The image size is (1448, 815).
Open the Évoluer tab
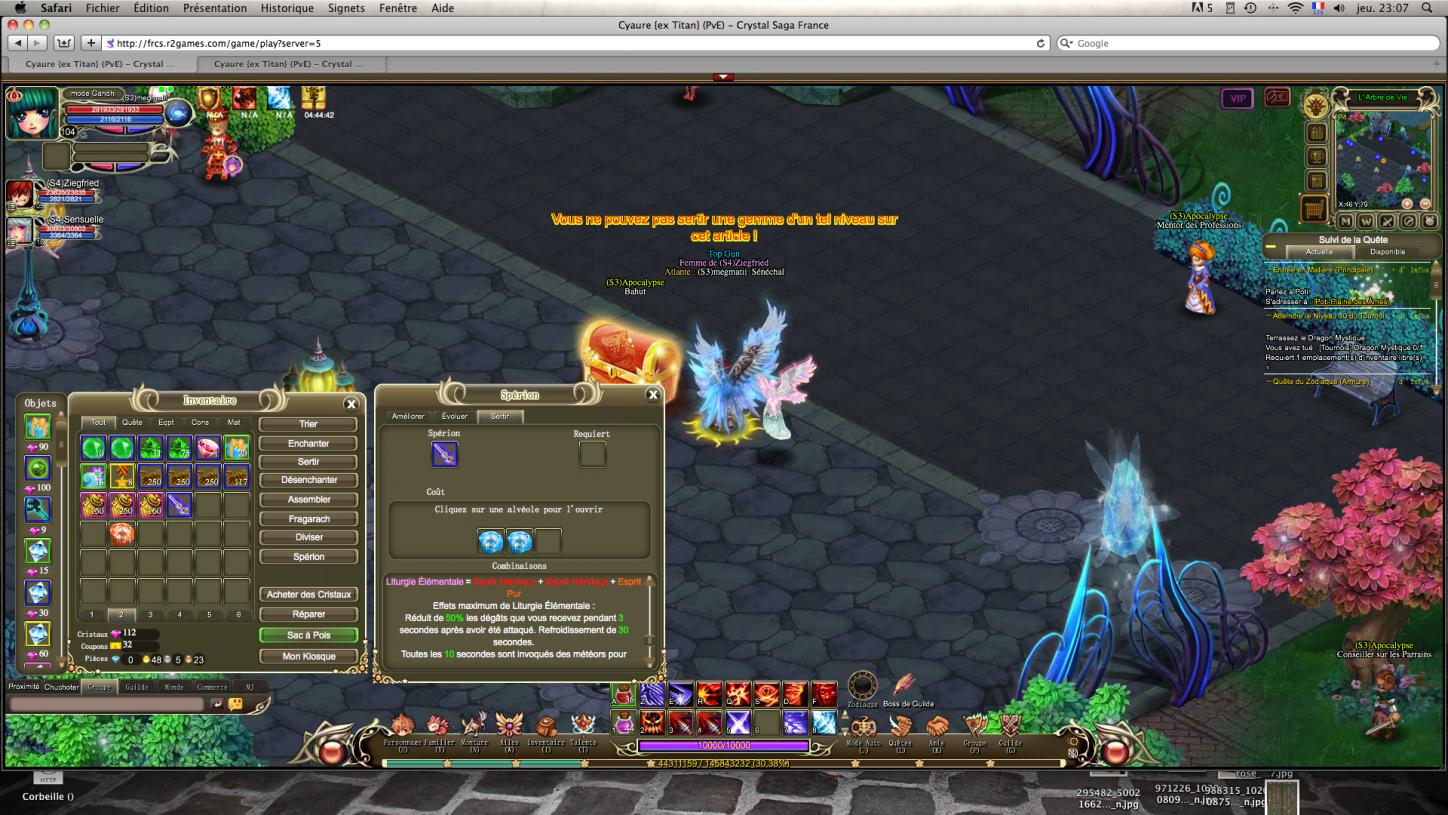(x=455, y=416)
